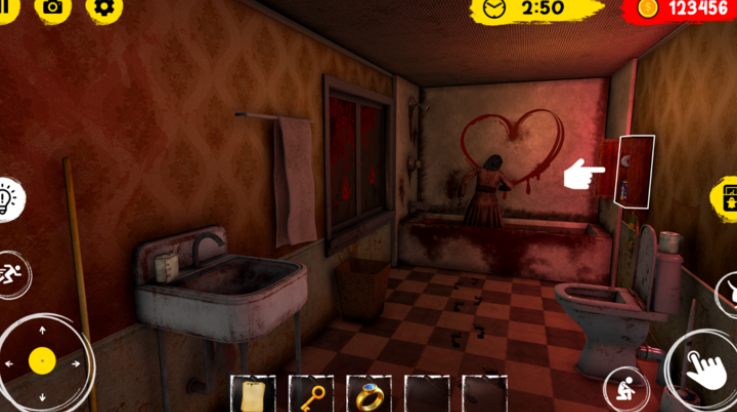Open the yellow icon on right edge
The height and width of the screenshot is (412, 737).
click(x=725, y=197)
